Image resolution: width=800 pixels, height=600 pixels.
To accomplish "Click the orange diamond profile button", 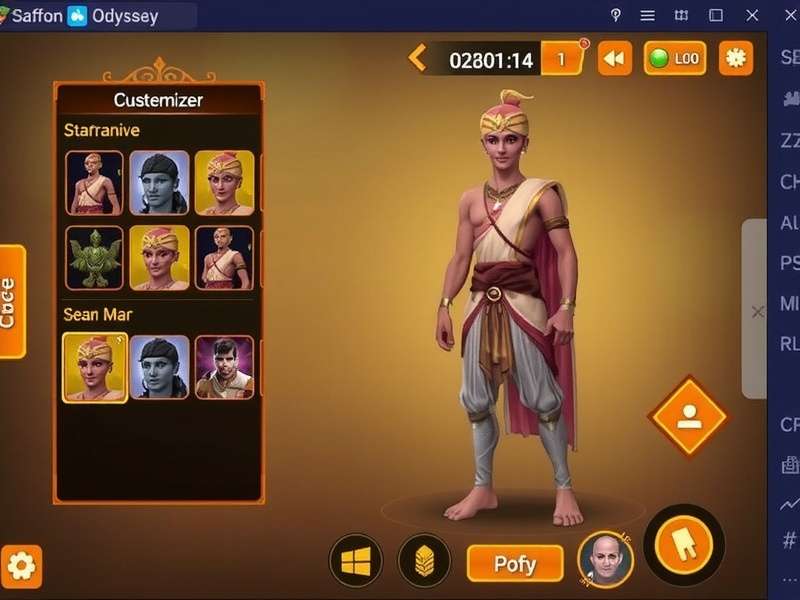I will click(688, 417).
